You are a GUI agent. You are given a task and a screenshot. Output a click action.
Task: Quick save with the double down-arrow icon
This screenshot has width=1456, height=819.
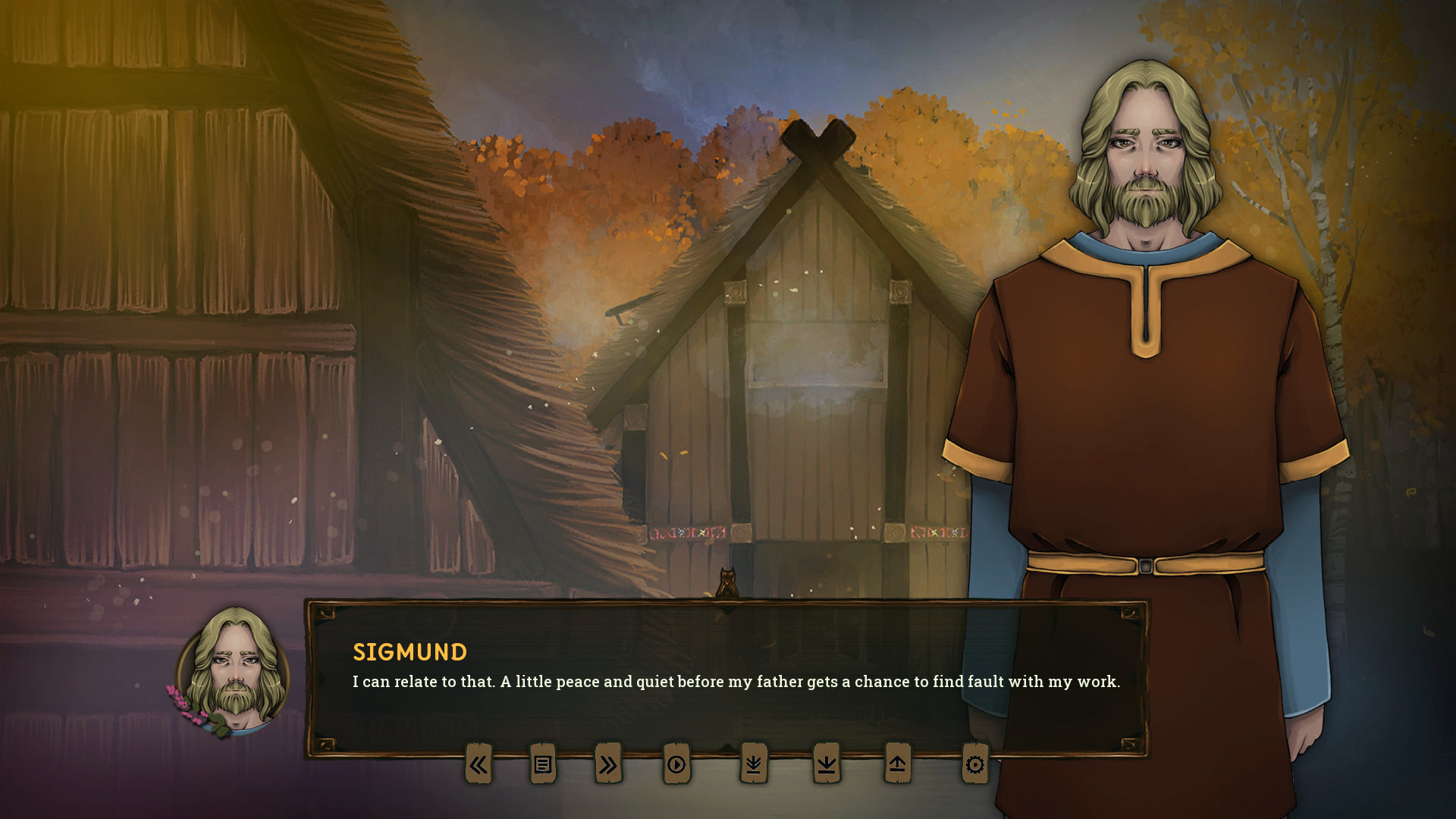click(x=754, y=764)
